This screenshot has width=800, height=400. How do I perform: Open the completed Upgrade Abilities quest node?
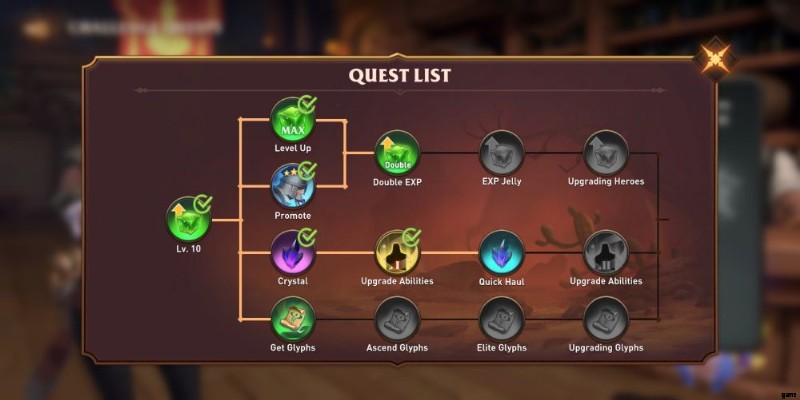click(x=397, y=252)
